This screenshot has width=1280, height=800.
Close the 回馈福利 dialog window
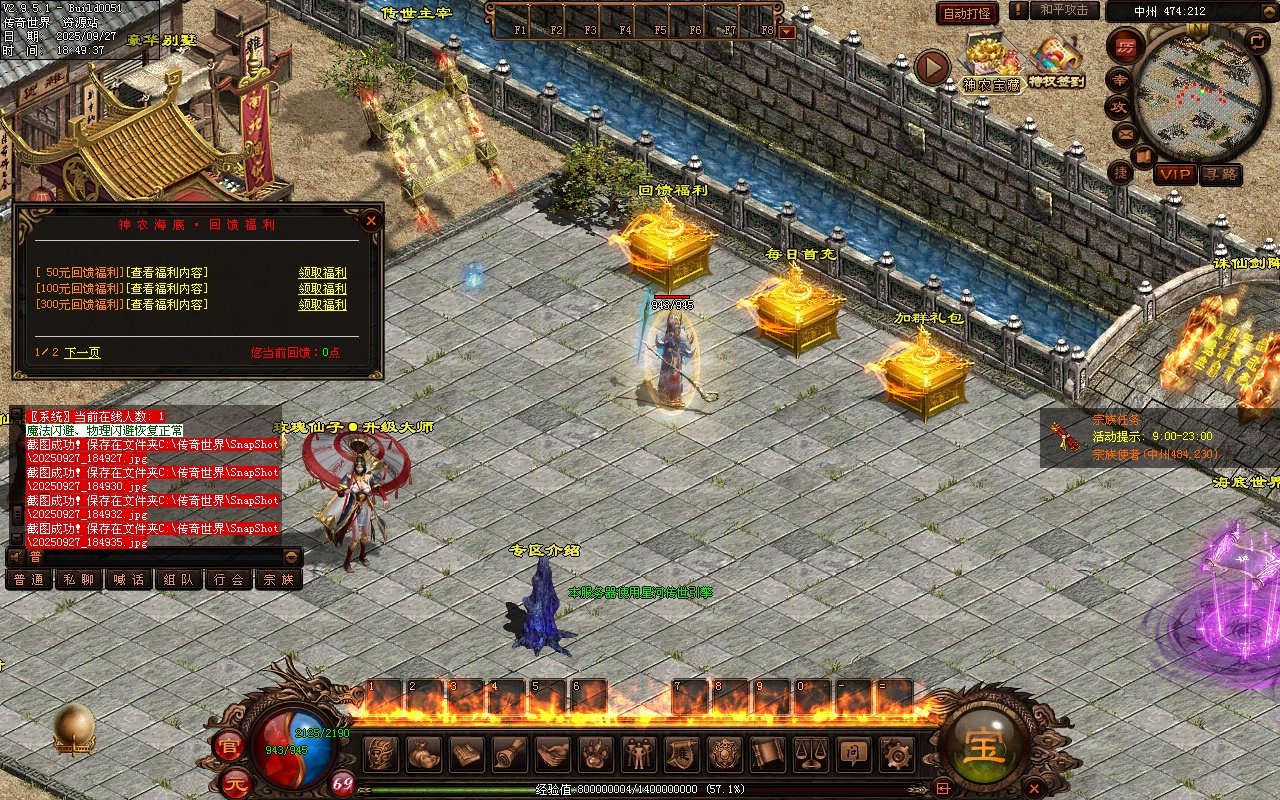tap(371, 220)
